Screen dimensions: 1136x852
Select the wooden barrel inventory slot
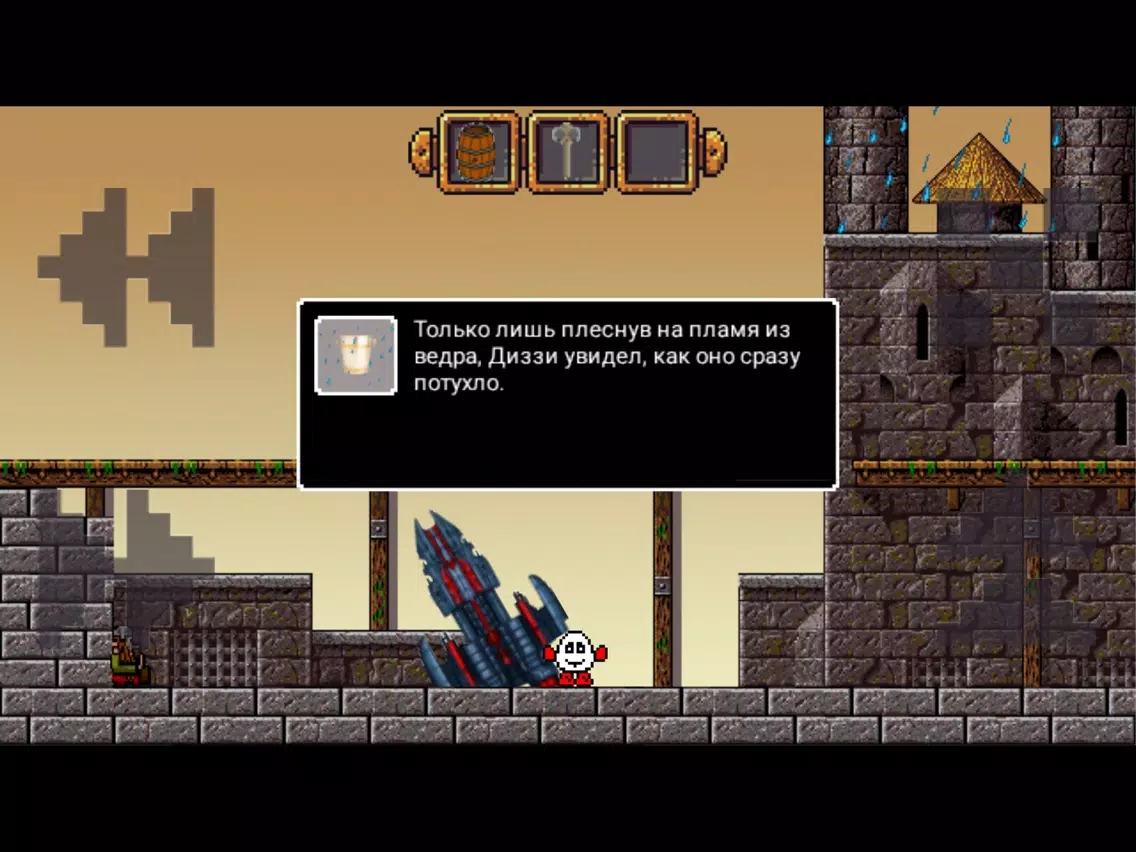pos(478,153)
